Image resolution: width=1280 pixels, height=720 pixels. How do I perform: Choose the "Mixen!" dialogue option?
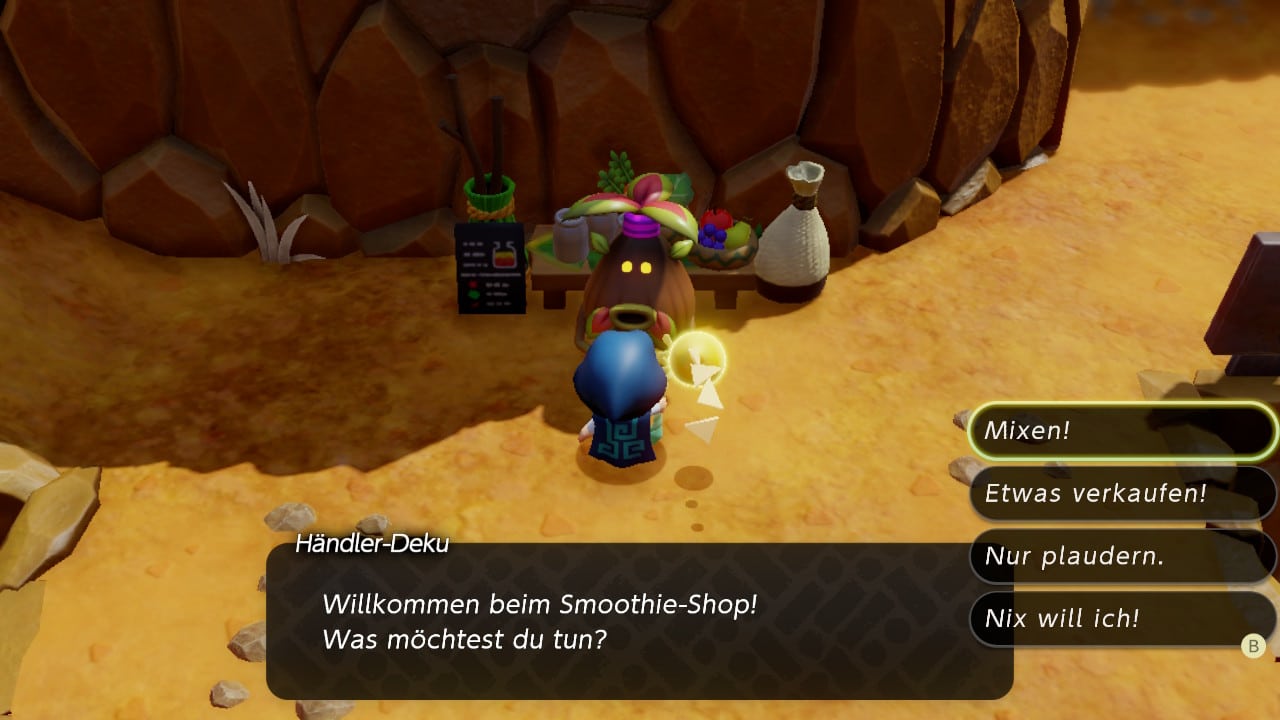[x=1120, y=431]
